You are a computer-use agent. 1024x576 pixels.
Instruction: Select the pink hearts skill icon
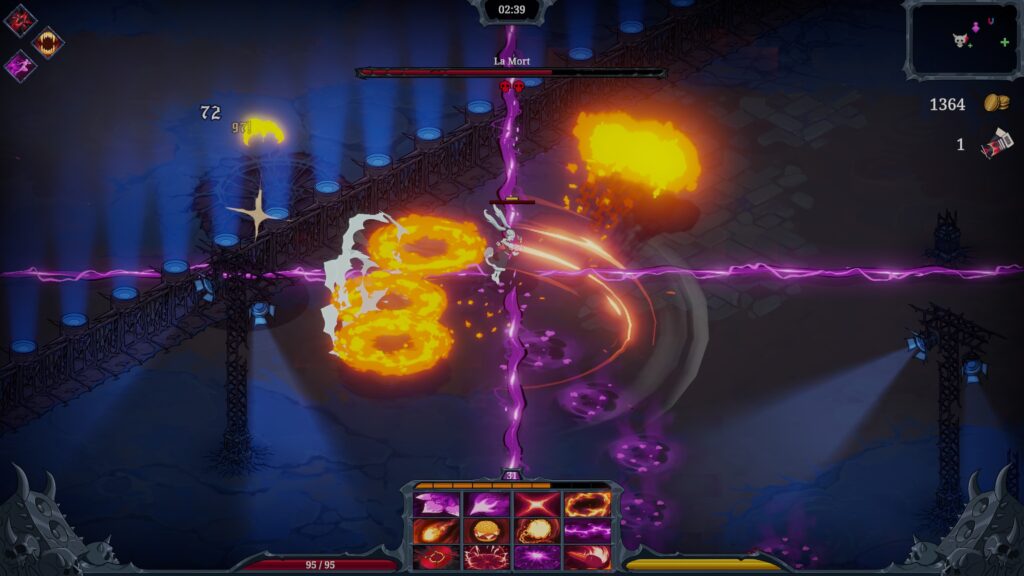coord(436,504)
